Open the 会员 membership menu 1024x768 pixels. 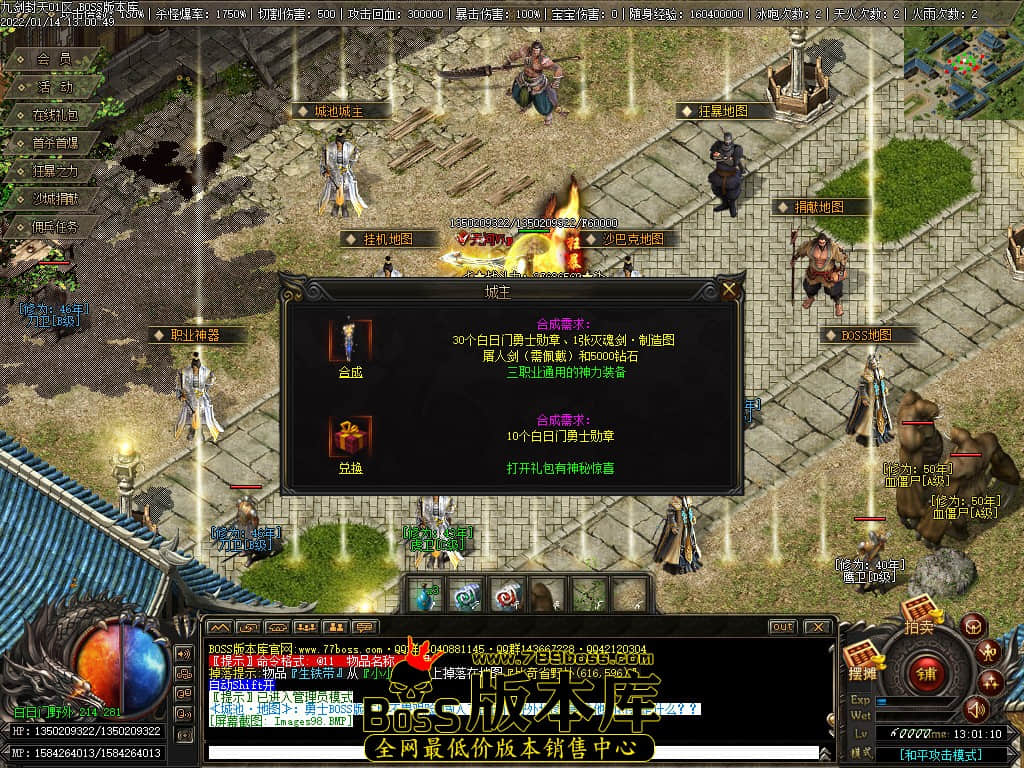(x=54, y=59)
